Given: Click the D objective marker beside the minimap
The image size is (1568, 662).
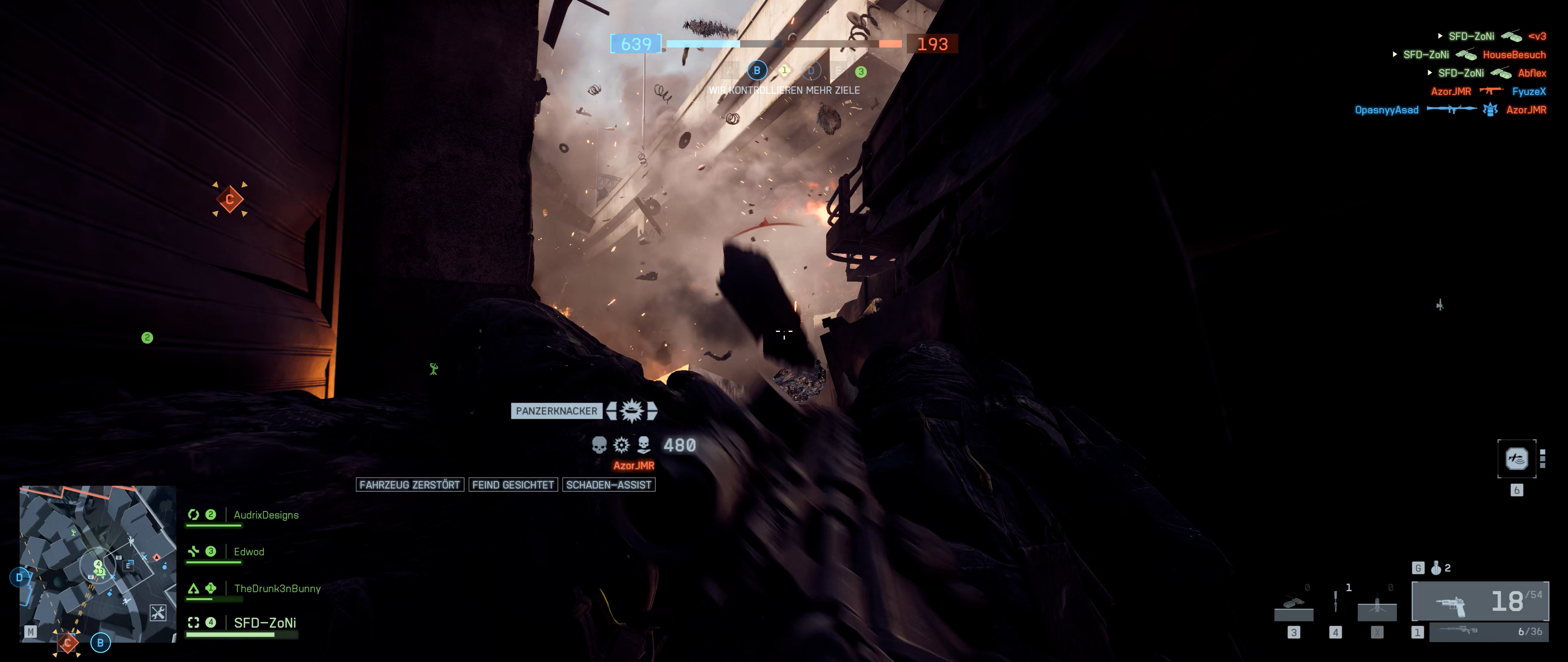Looking at the screenshot, I should tap(20, 577).
